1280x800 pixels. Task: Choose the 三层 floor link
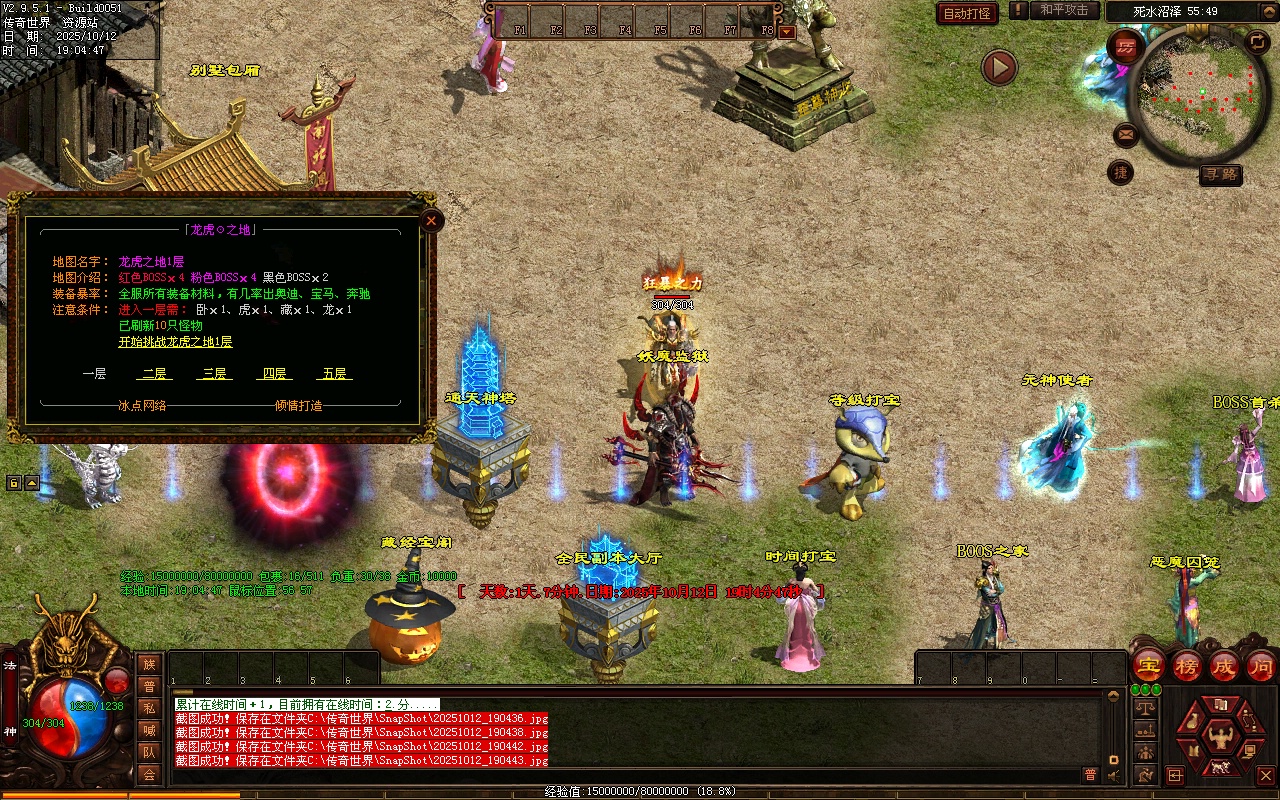(x=214, y=374)
